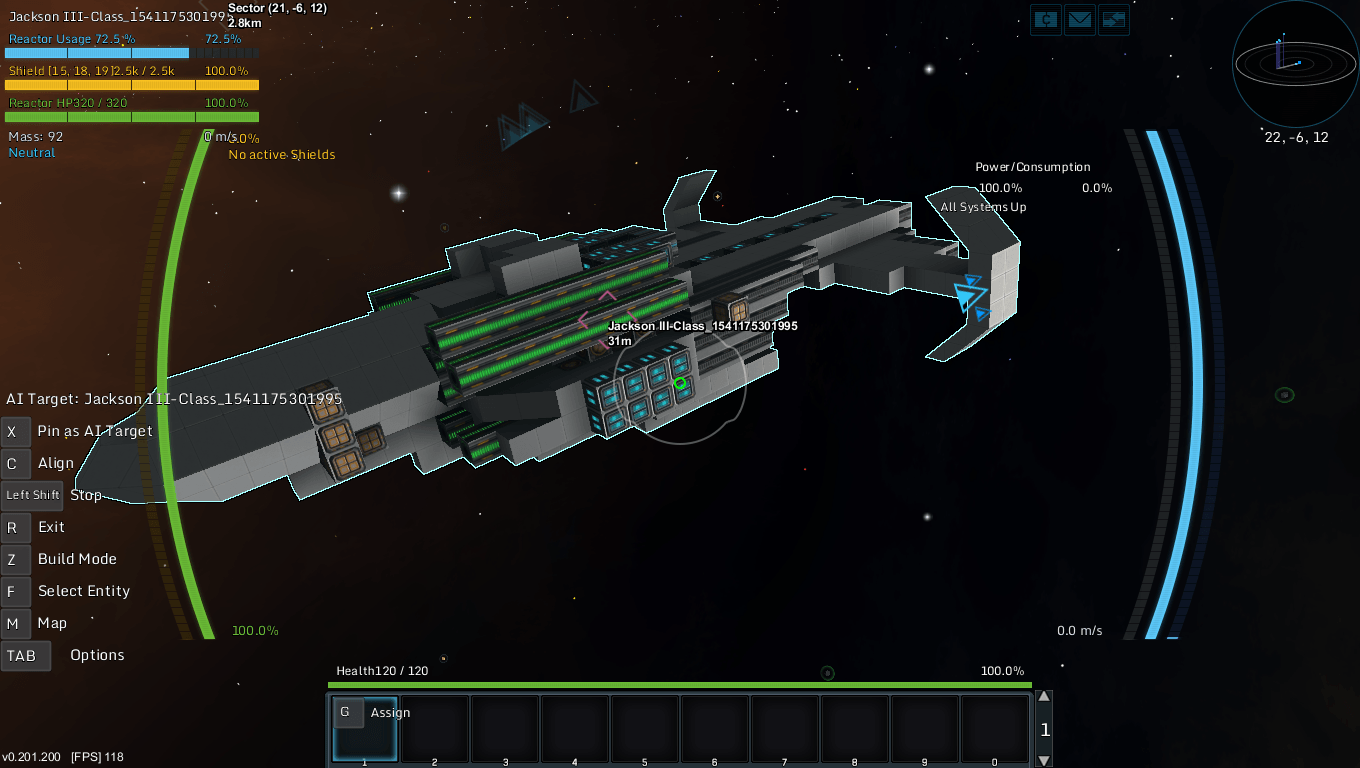Select hotbar slot number 0

[x=995, y=729]
